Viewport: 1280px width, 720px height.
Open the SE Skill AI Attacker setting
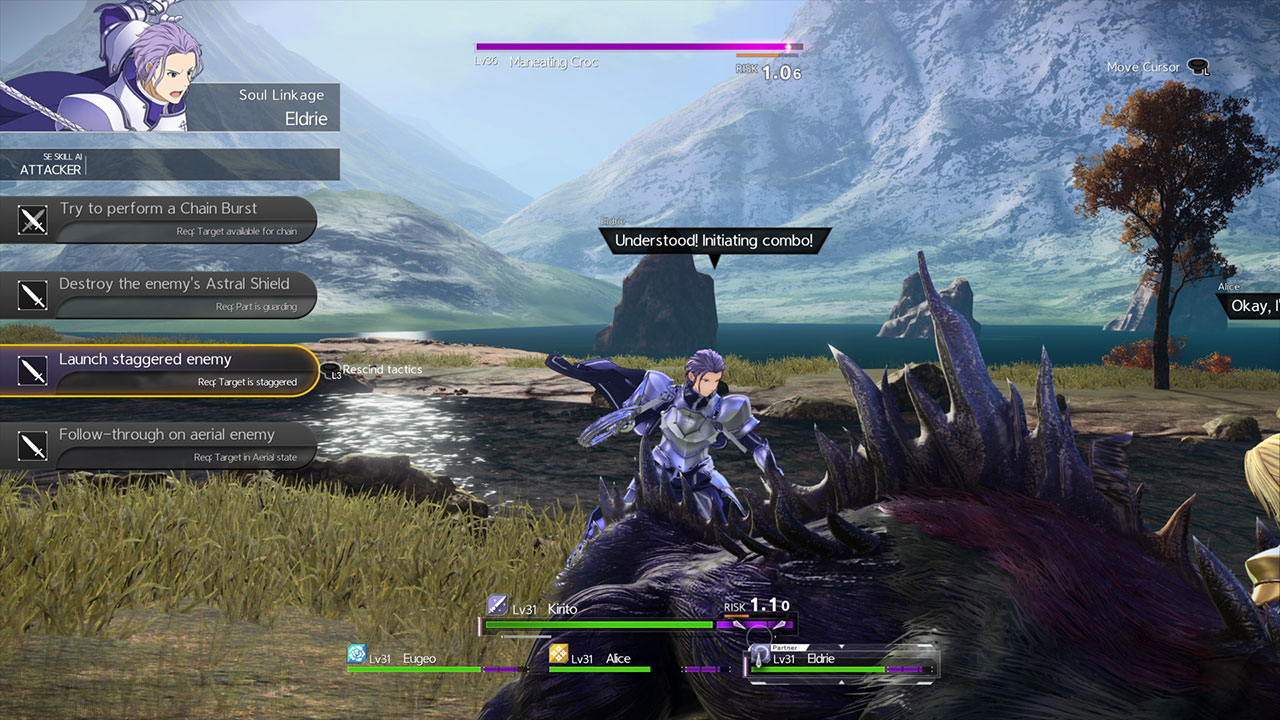pos(170,165)
